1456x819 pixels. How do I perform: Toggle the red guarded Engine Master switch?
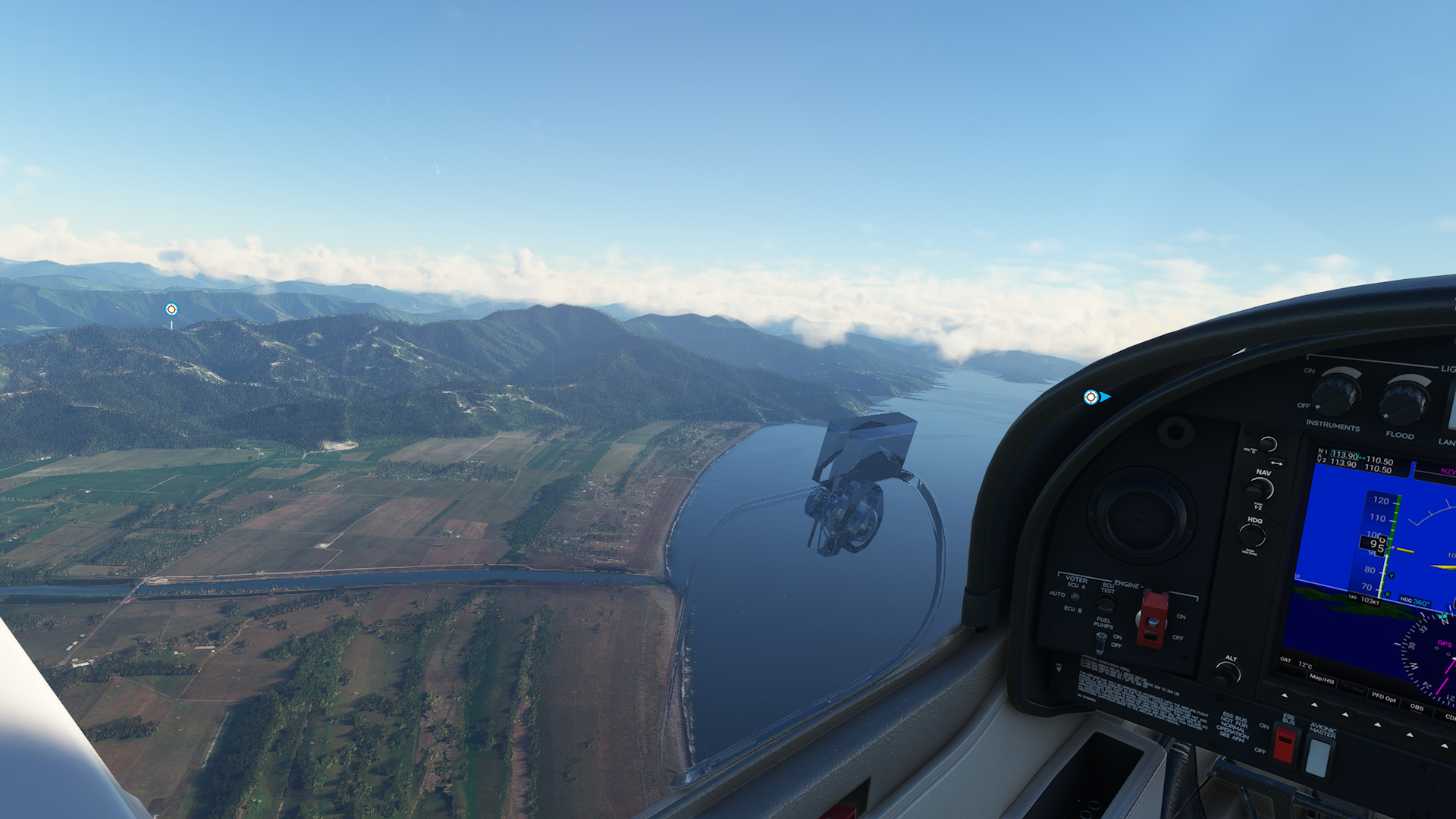click(x=1153, y=618)
